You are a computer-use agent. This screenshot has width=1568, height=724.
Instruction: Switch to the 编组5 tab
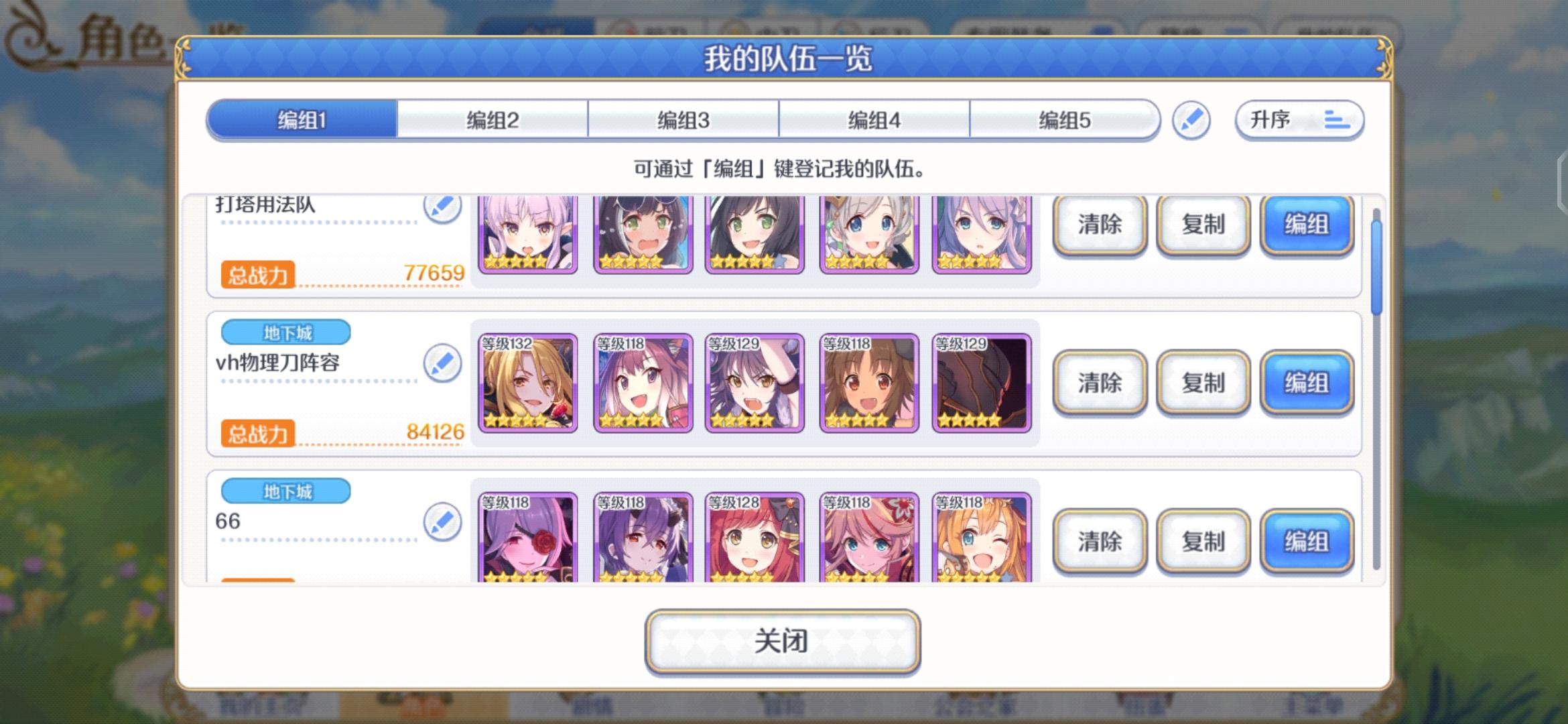1065,119
